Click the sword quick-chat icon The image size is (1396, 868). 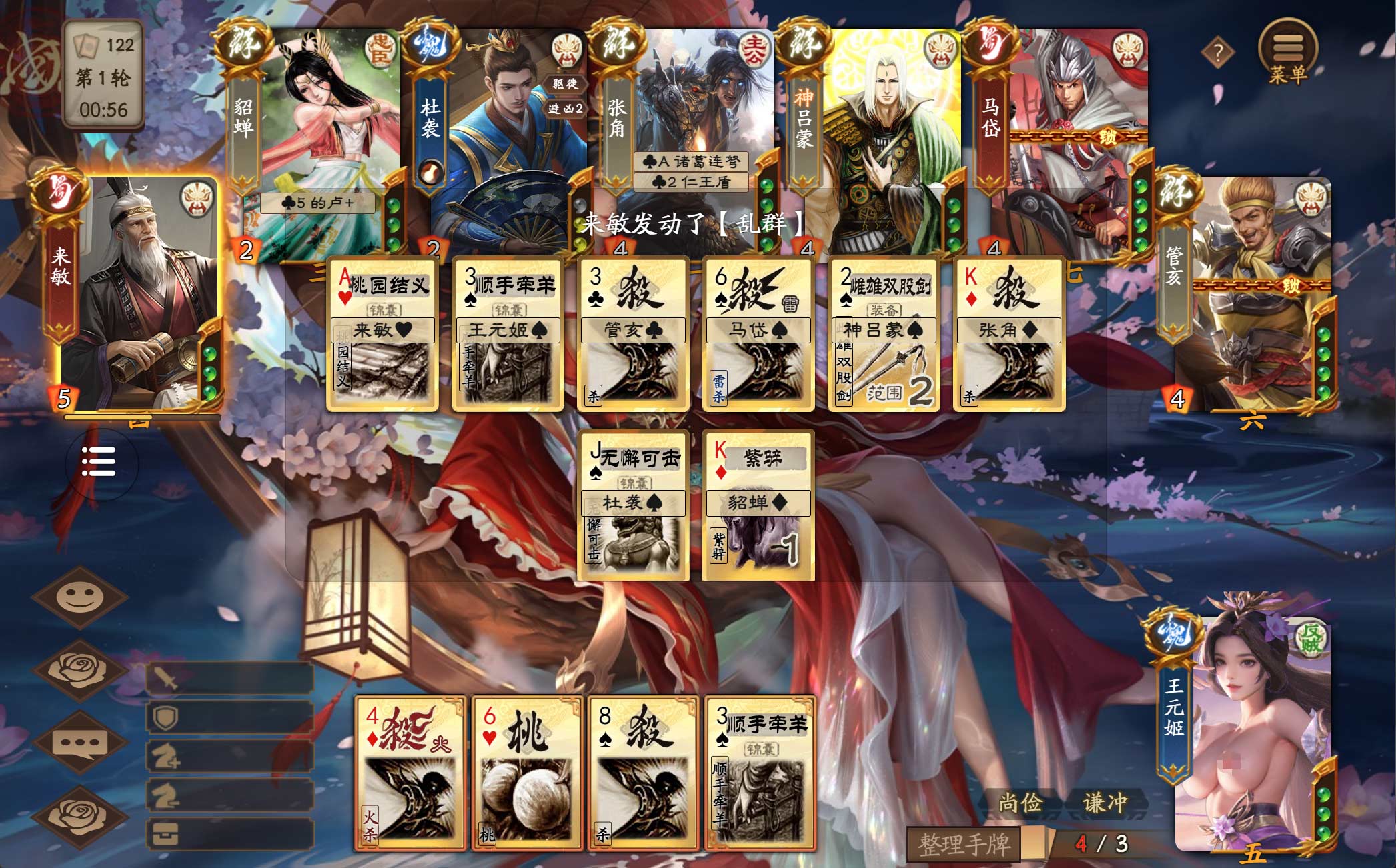(230, 679)
